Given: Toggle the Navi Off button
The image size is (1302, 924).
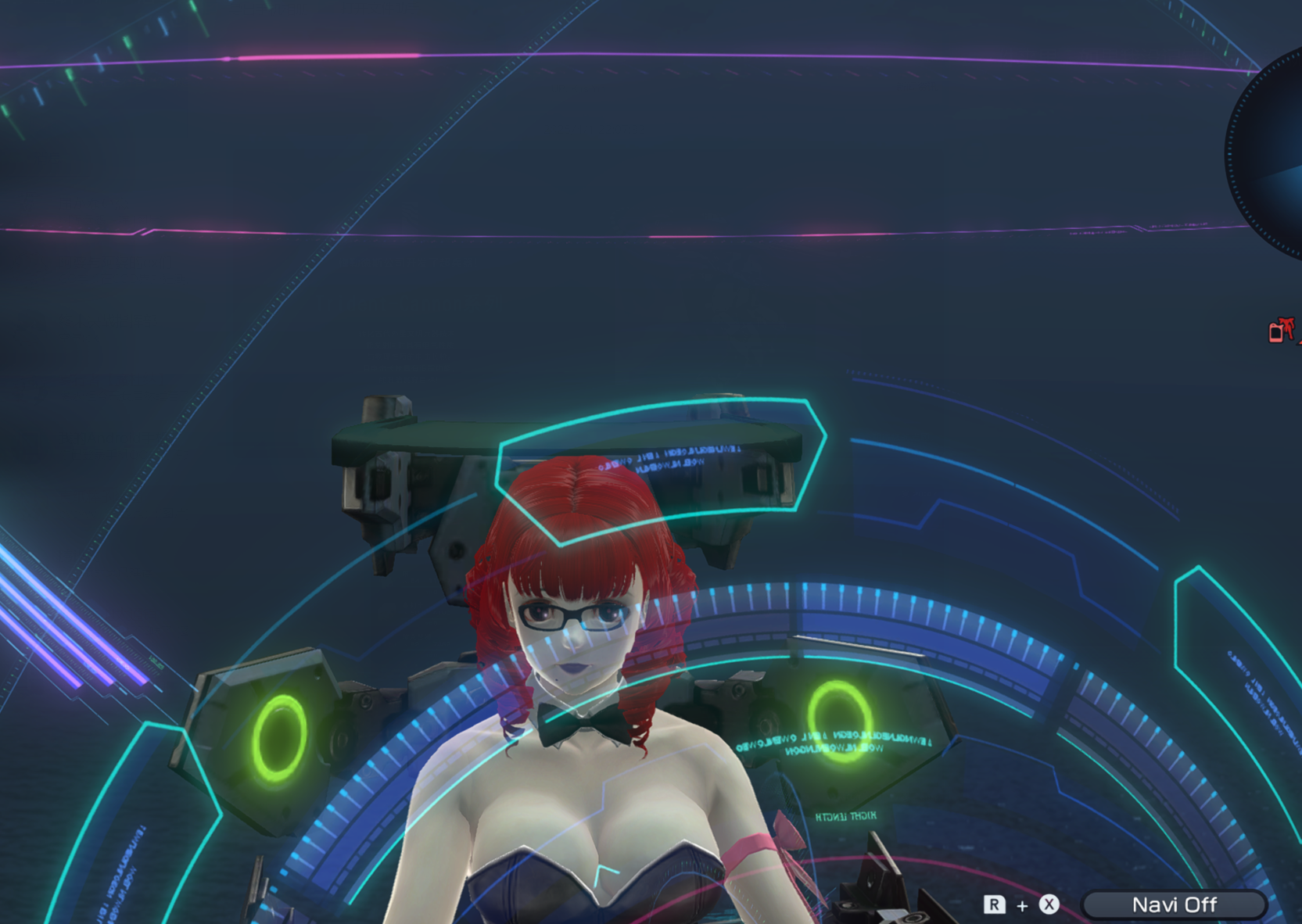Looking at the screenshot, I should point(1173,904).
